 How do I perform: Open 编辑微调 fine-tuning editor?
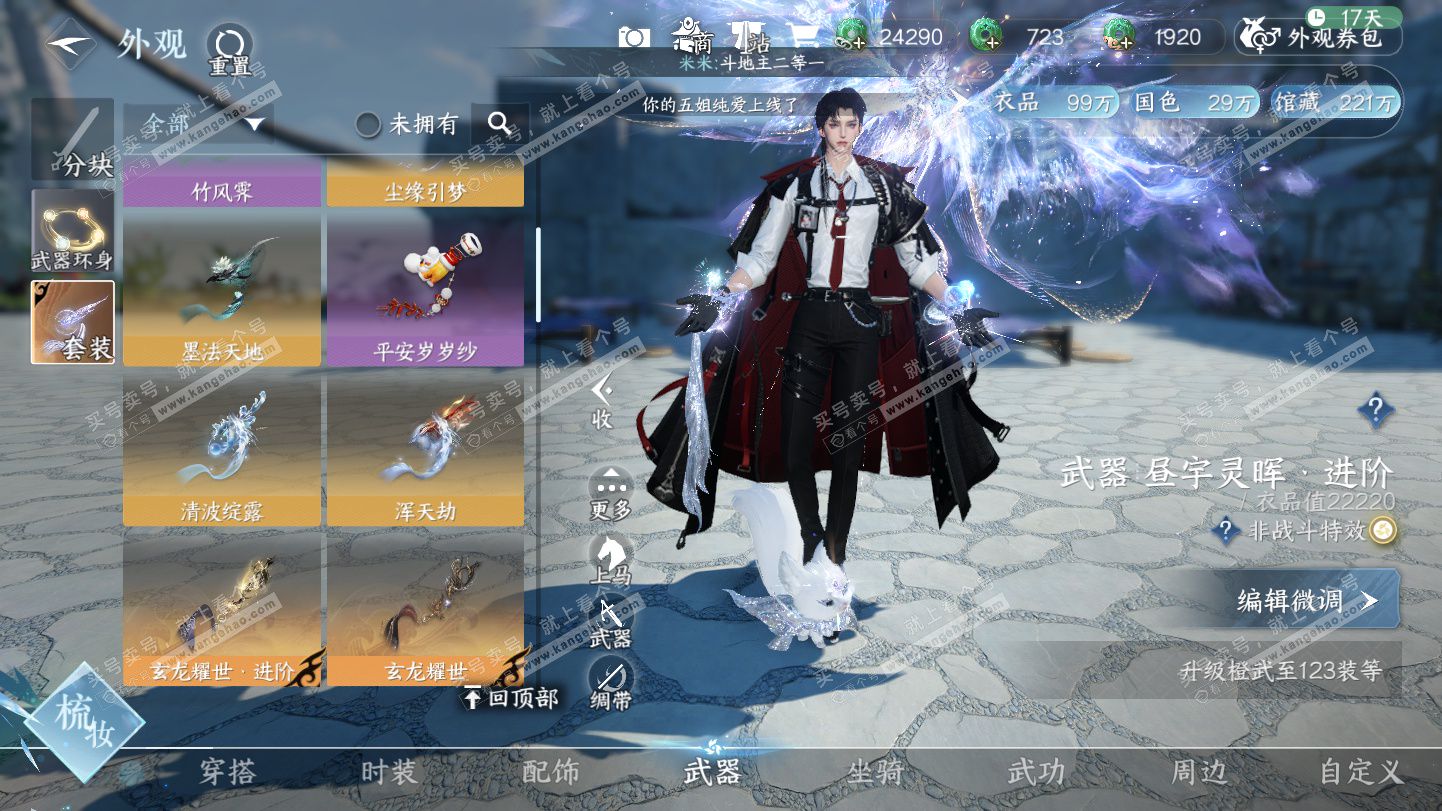(1306, 599)
